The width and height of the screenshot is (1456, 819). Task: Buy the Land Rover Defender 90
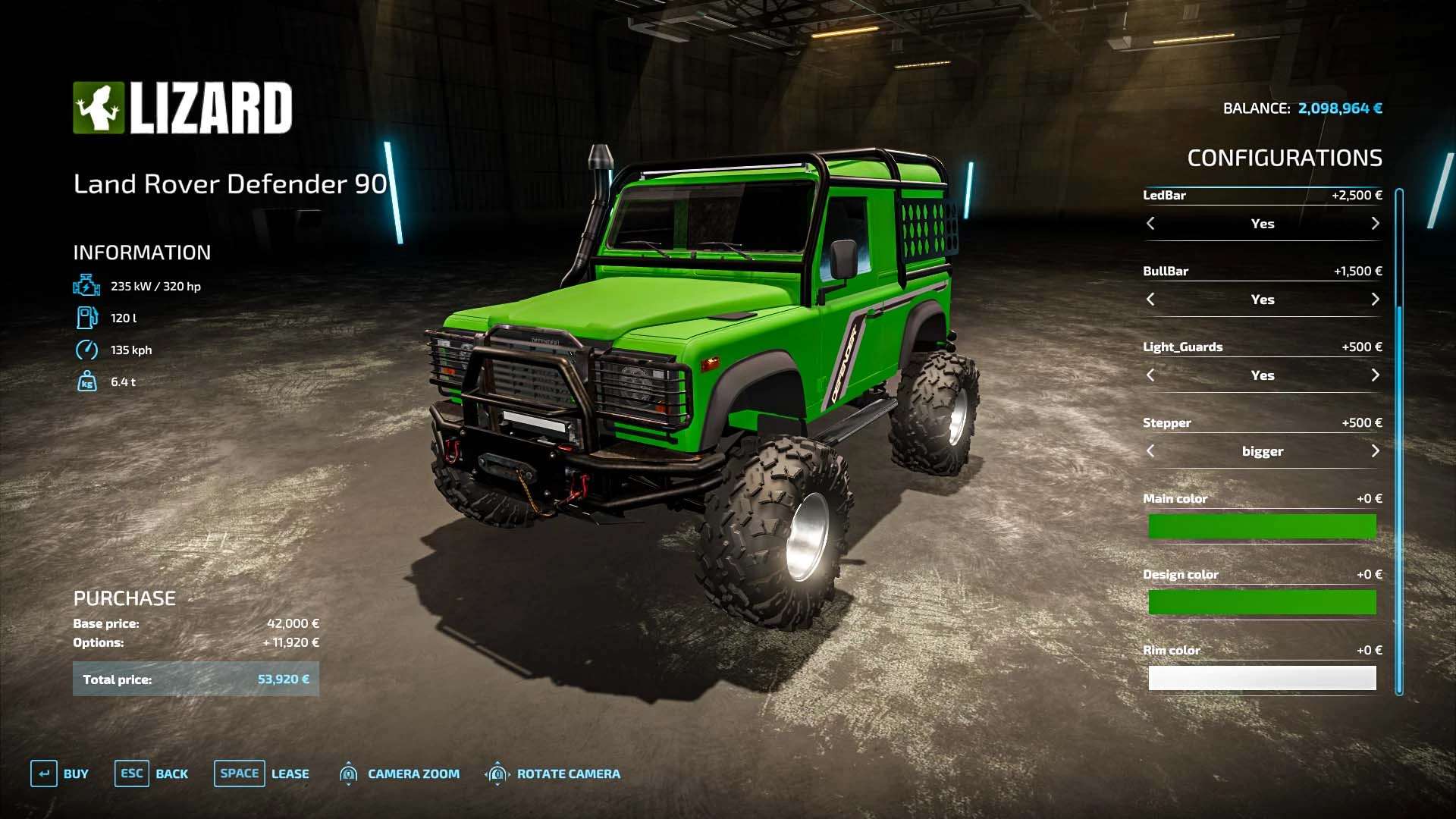pos(60,773)
